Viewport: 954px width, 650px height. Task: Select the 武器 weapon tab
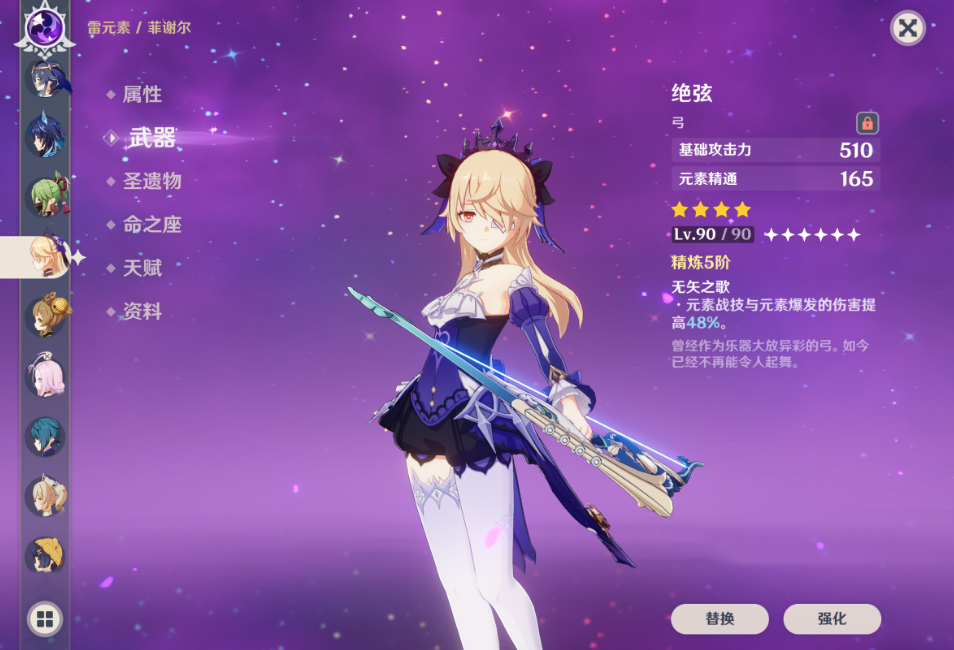[x=152, y=139]
